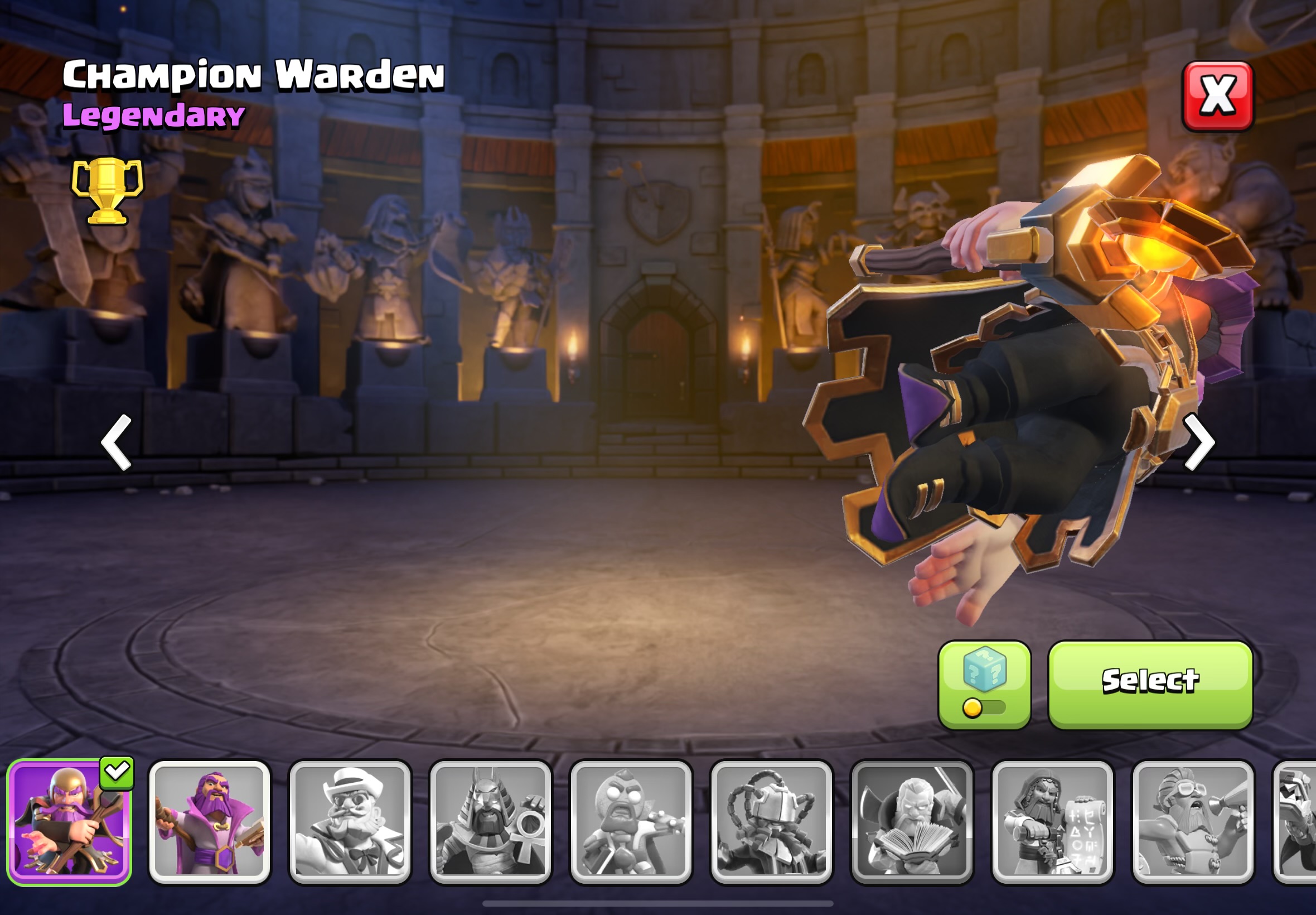Close the skin selection screen
This screenshot has width=1316, height=915.
pyautogui.click(x=1217, y=97)
